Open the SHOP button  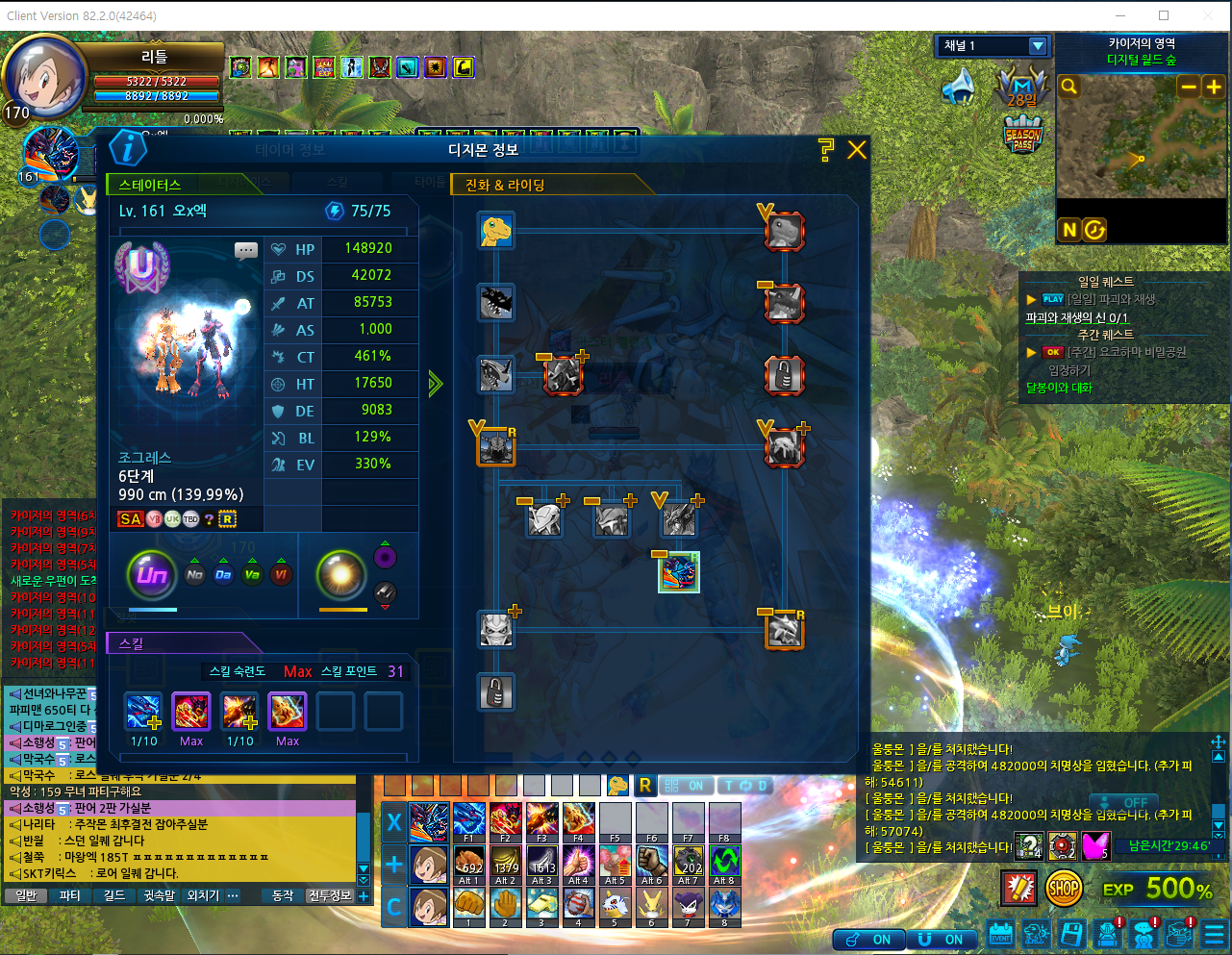click(1063, 889)
